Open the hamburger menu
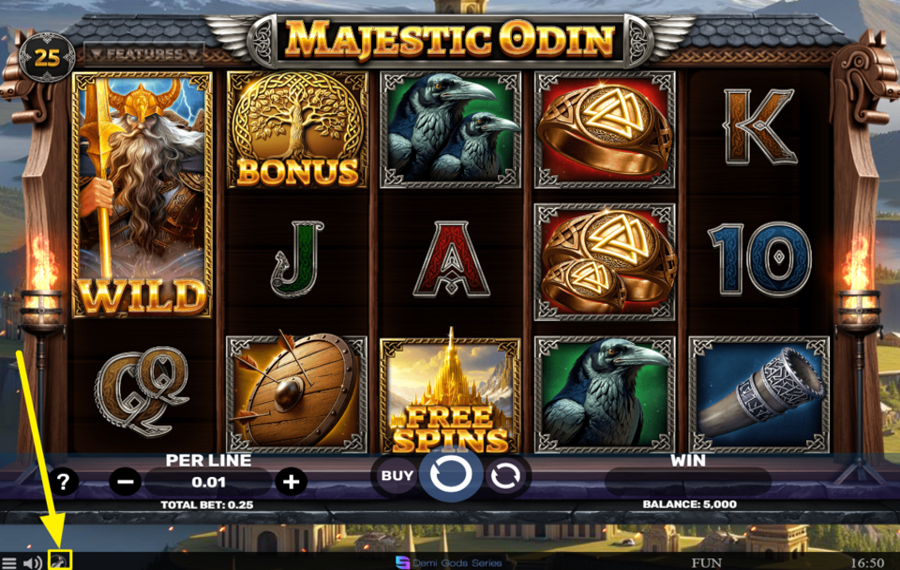This screenshot has height=570, width=900. [x=9, y=563]
